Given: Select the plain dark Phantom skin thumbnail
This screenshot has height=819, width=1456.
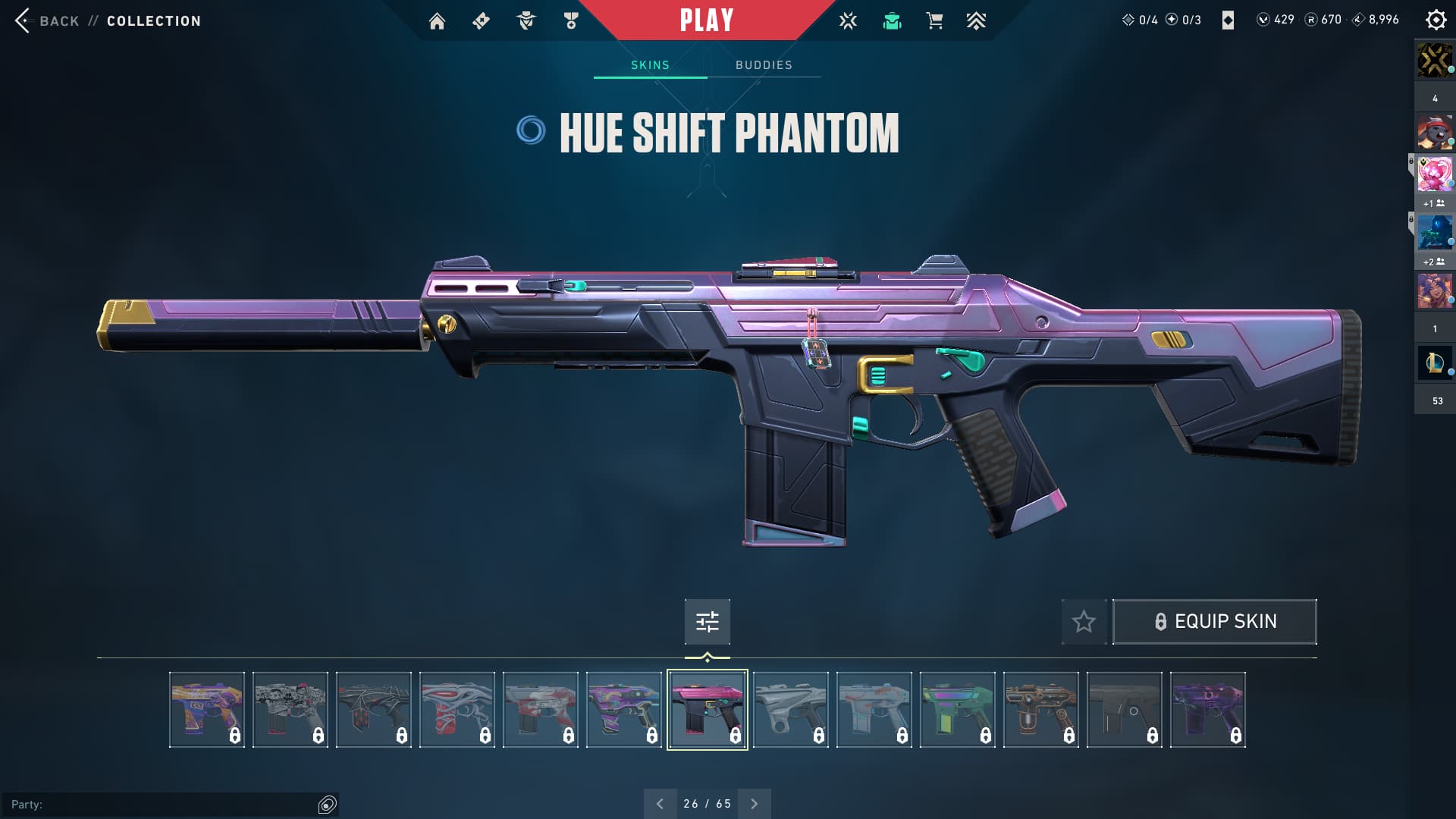Looking at the screenshot, I should (x=1124, y=710).
